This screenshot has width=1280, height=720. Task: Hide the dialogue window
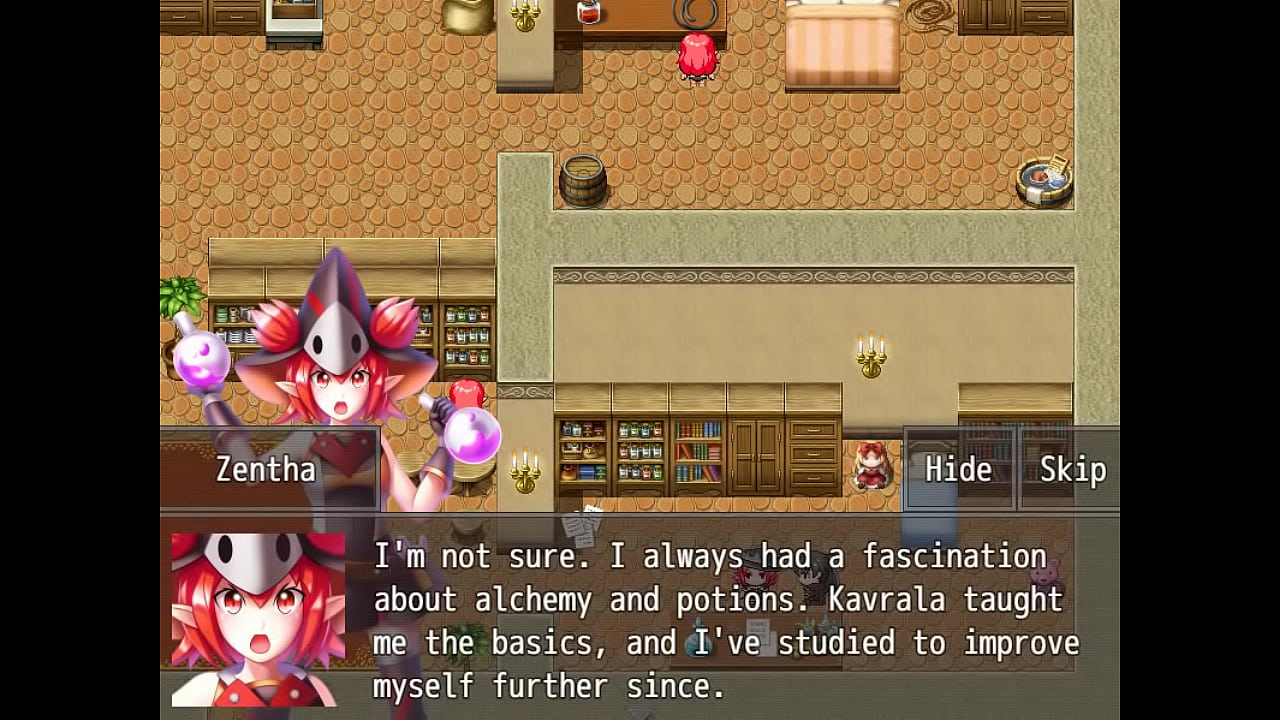point(958,469)
